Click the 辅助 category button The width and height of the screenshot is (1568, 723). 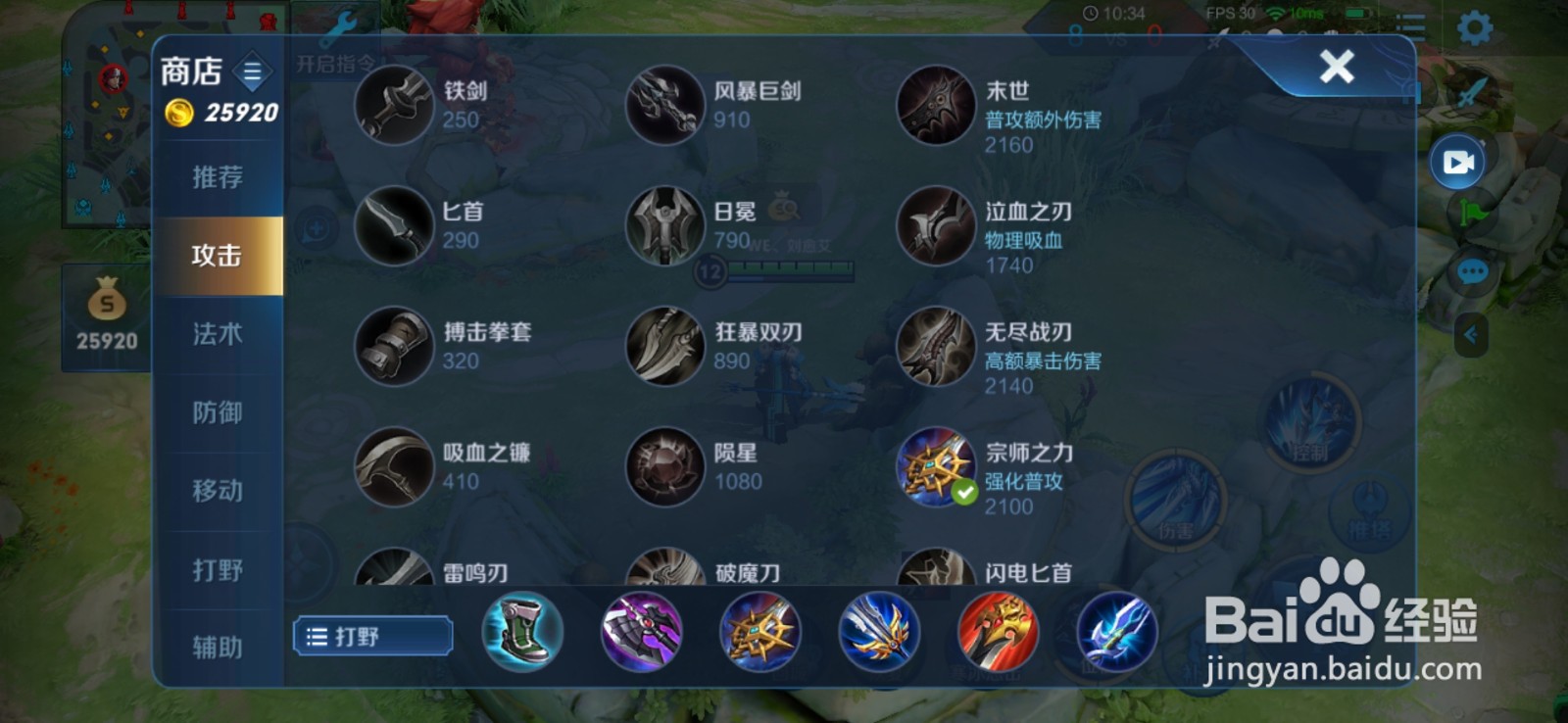[x=217, y=647]
